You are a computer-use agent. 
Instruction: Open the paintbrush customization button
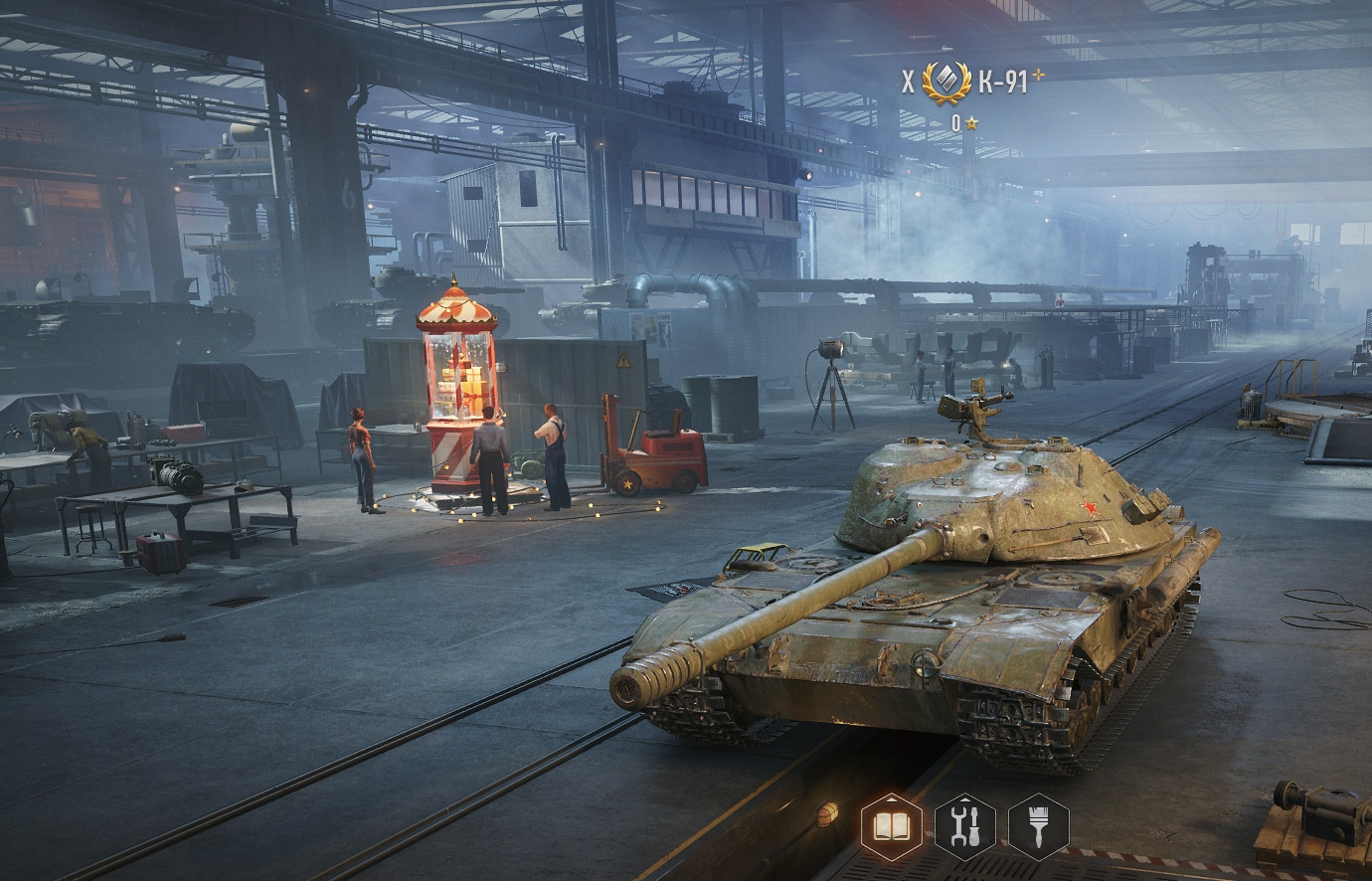[x=1038, y=826]
